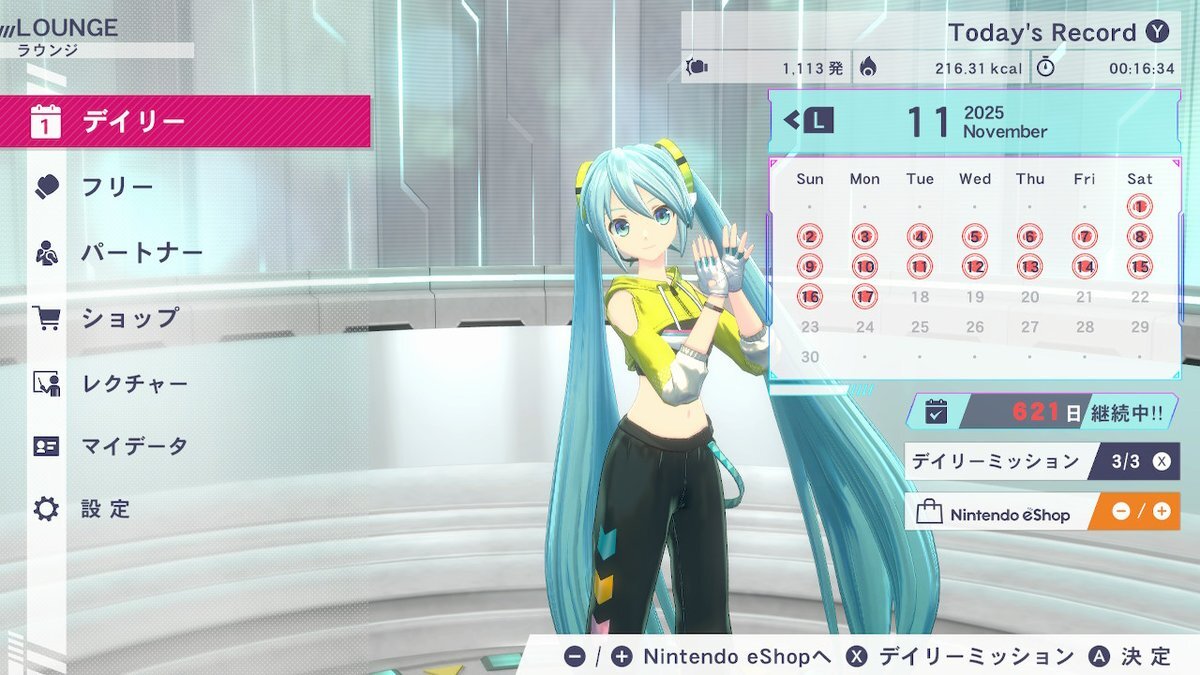This screenshot has height=675, width=1200.
Task: Open the フリー mode entry
Action: click(x=185, y=187)
